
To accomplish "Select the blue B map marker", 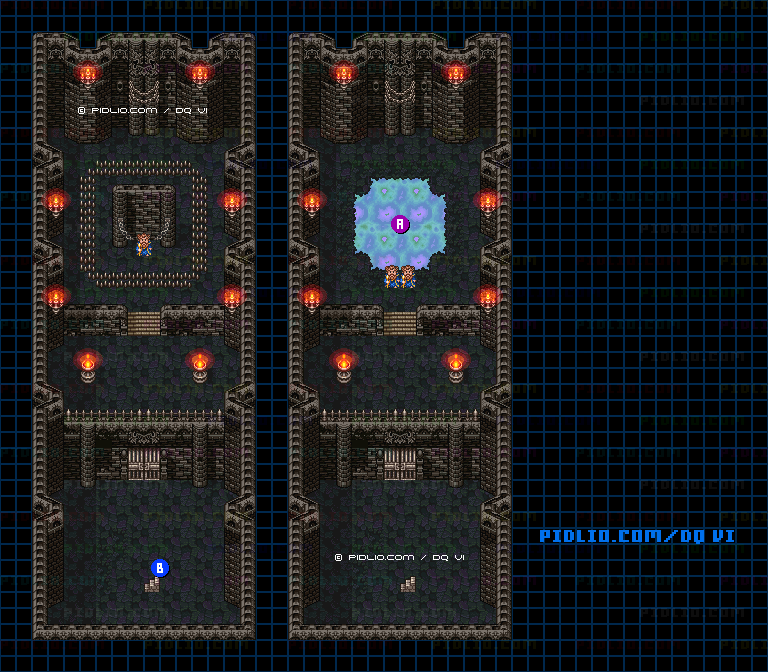I will coord(158,568).
